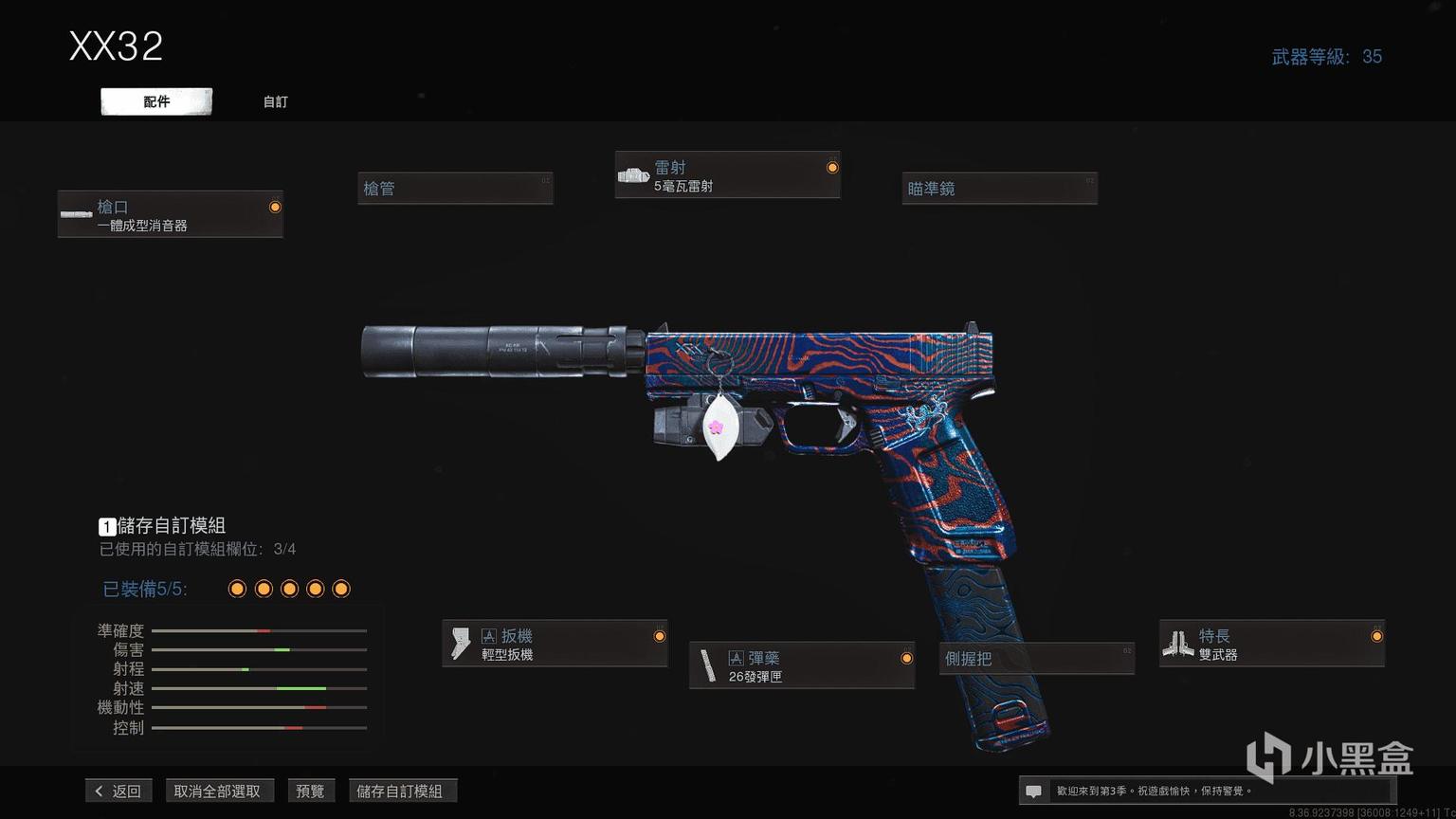Open the empty 瞄準鏡 optic slot
1456x819 pixels.
tap(999, 189)
